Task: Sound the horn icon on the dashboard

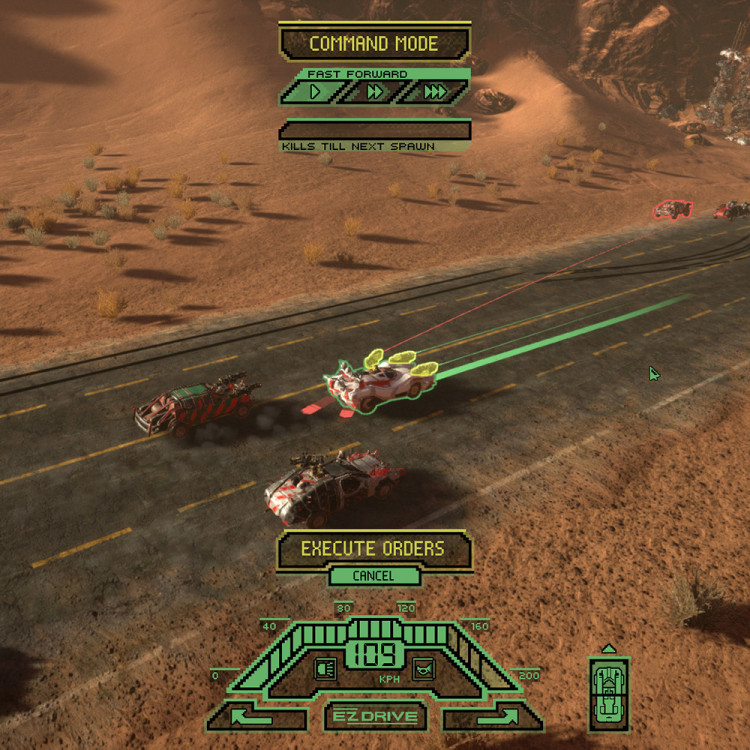Action: coord(424,669)
